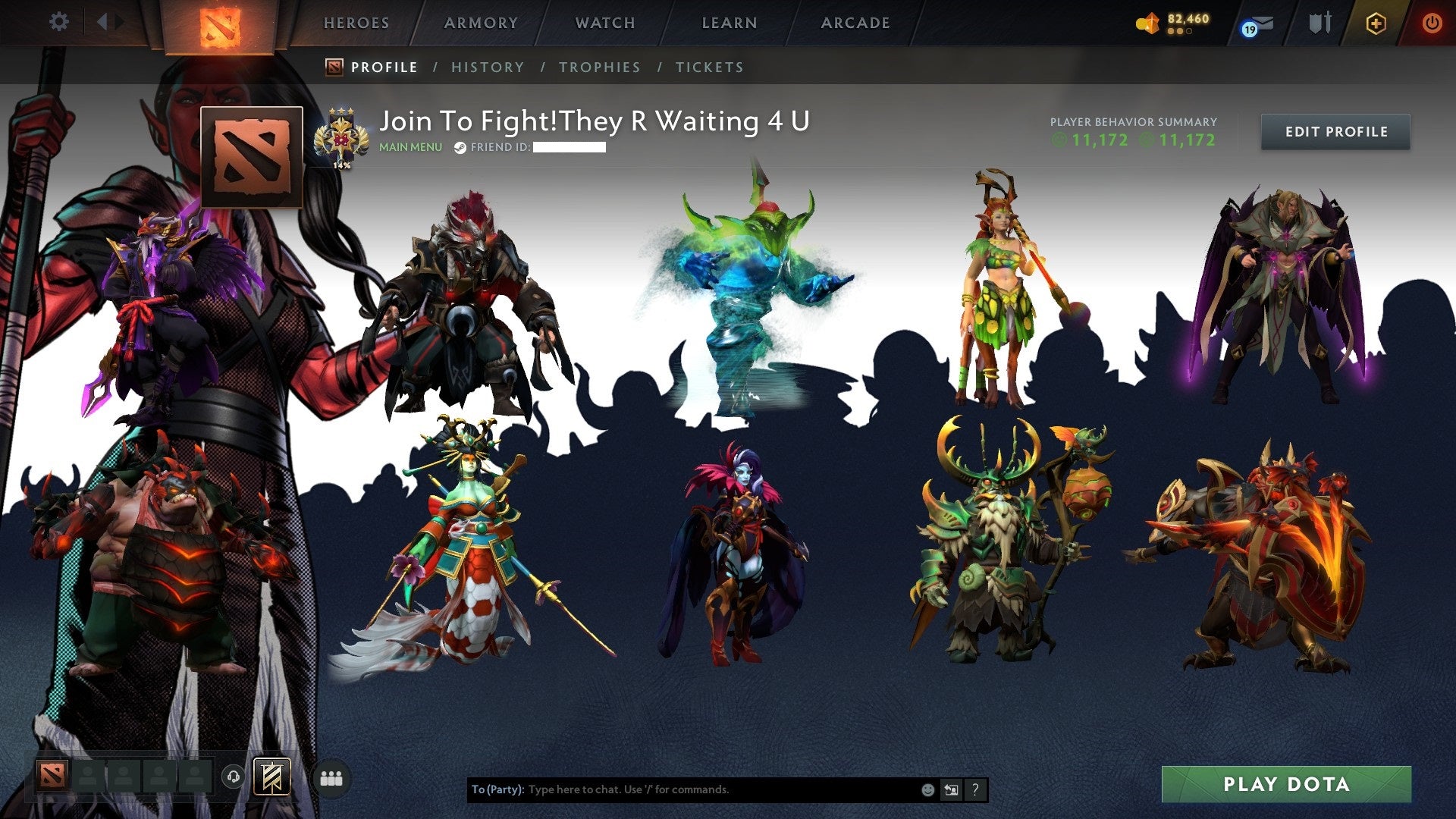The width and height of the screenshot is (1456, 819).
Task: Open voice chat with the headset icon
Action: point(234,777)
